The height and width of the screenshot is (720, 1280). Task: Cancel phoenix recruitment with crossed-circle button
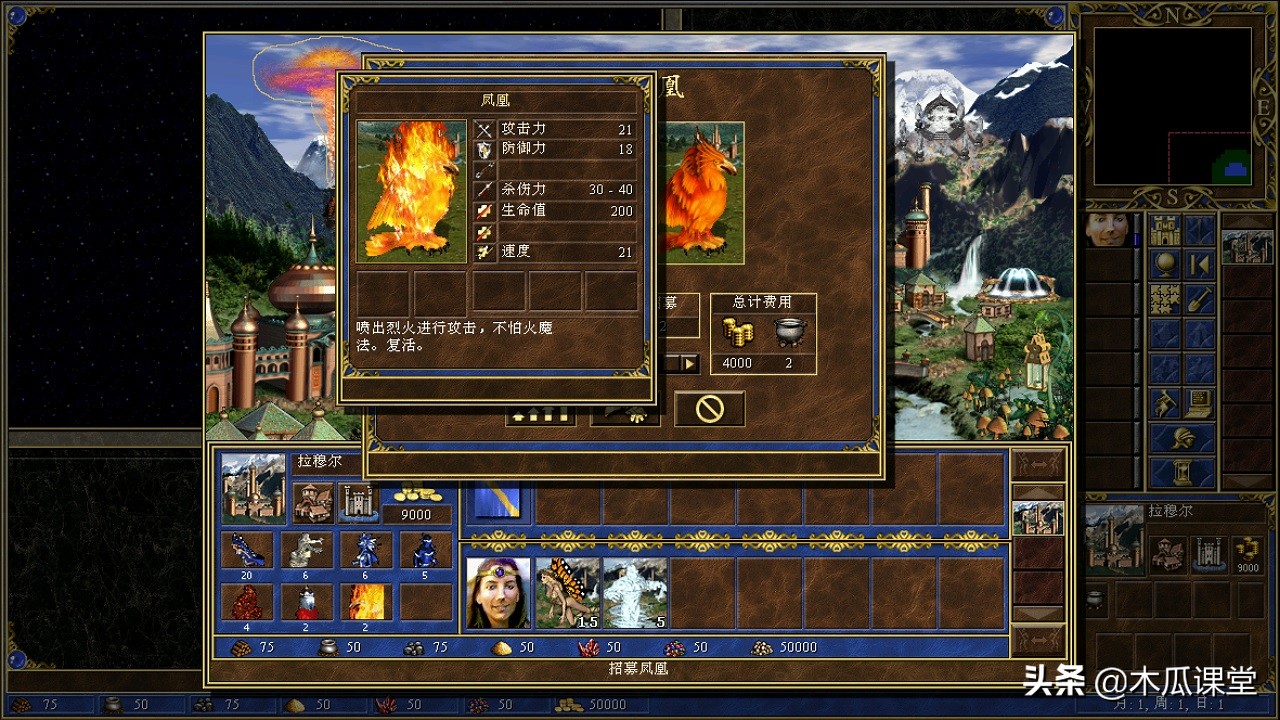(710, 410)
